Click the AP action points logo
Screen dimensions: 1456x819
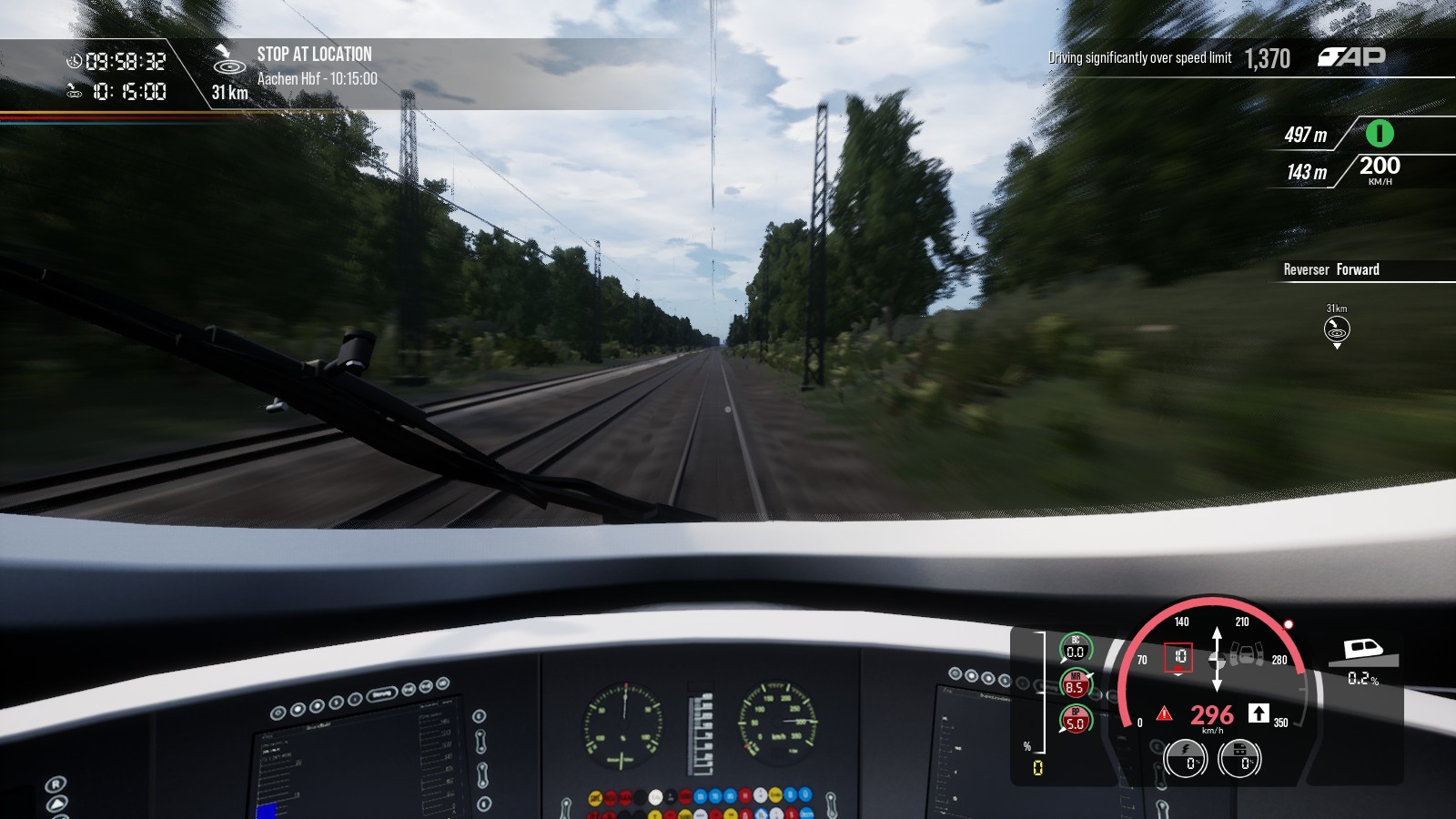click(1351, 57)
